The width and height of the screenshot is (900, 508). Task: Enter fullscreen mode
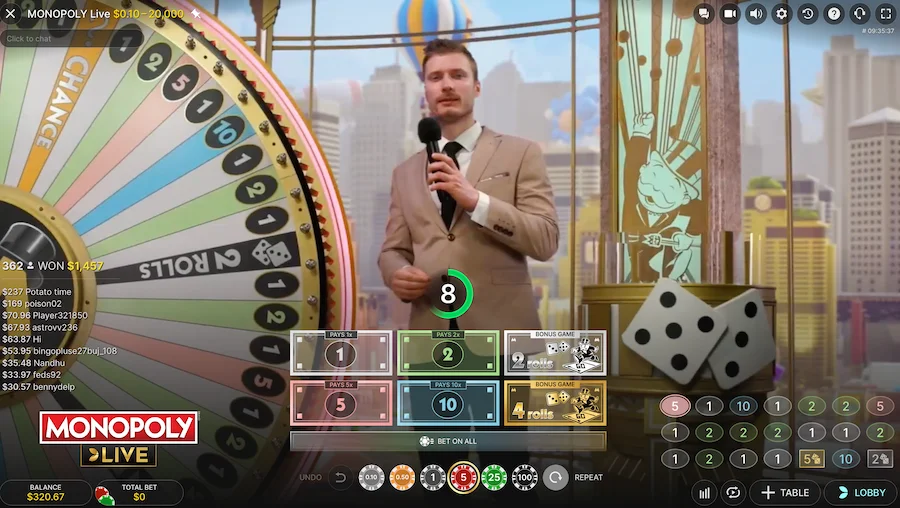pos(885,14)
